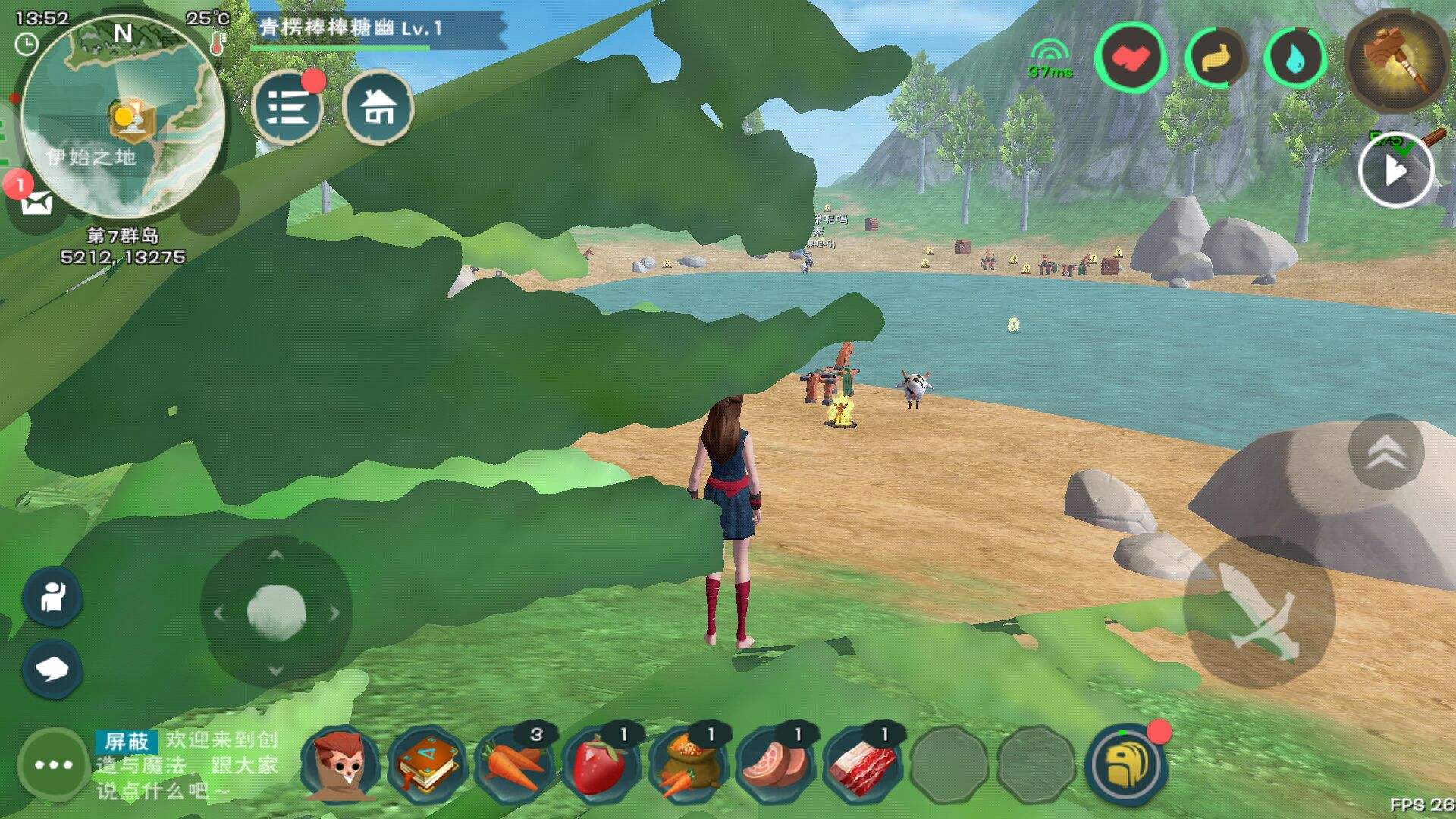Select the carrots hotbar slot
This screenshot has width=1456, height=819.
click(x=513, y=764)
